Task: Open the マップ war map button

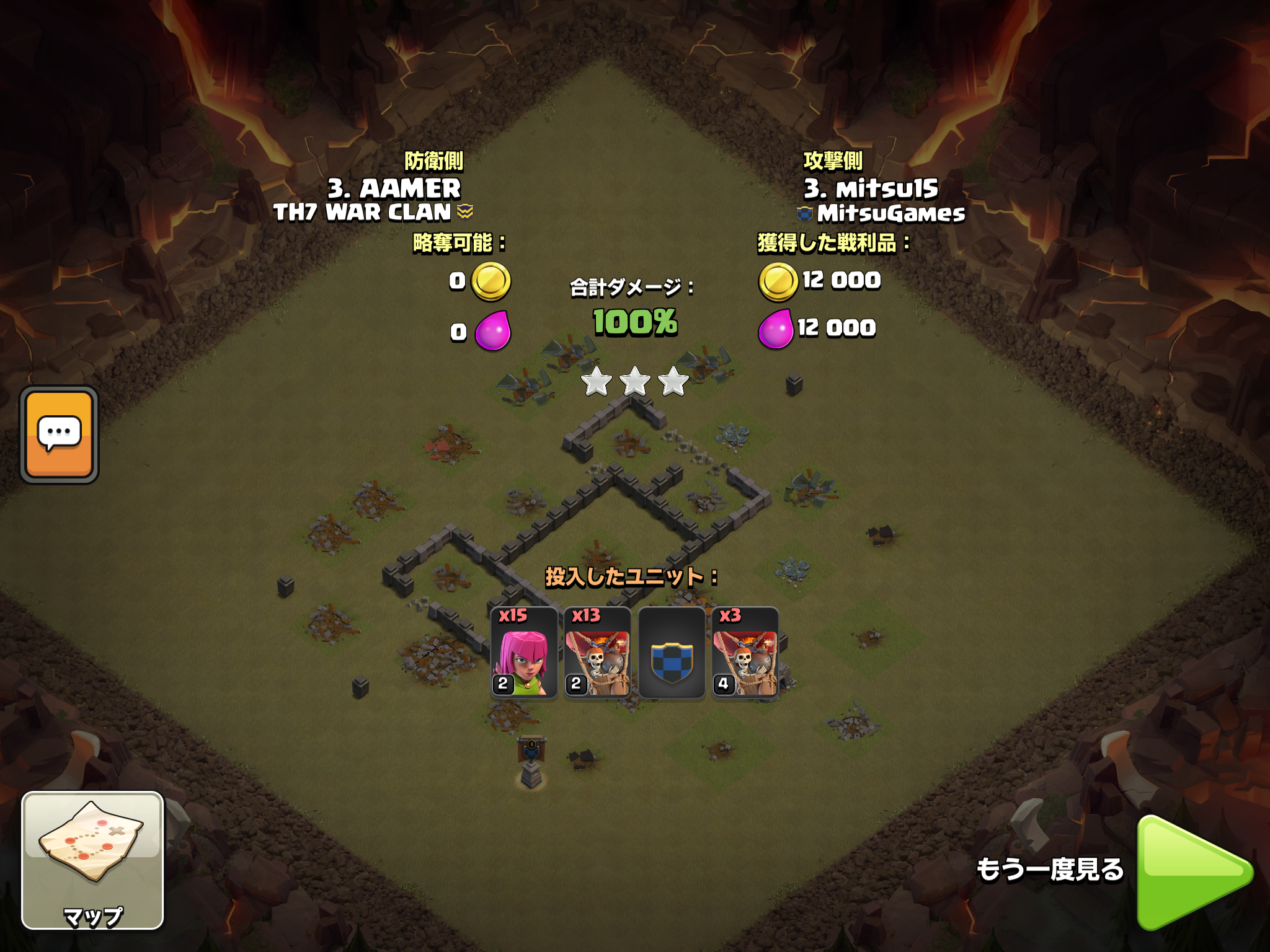Action: click(x=93, y=860)
